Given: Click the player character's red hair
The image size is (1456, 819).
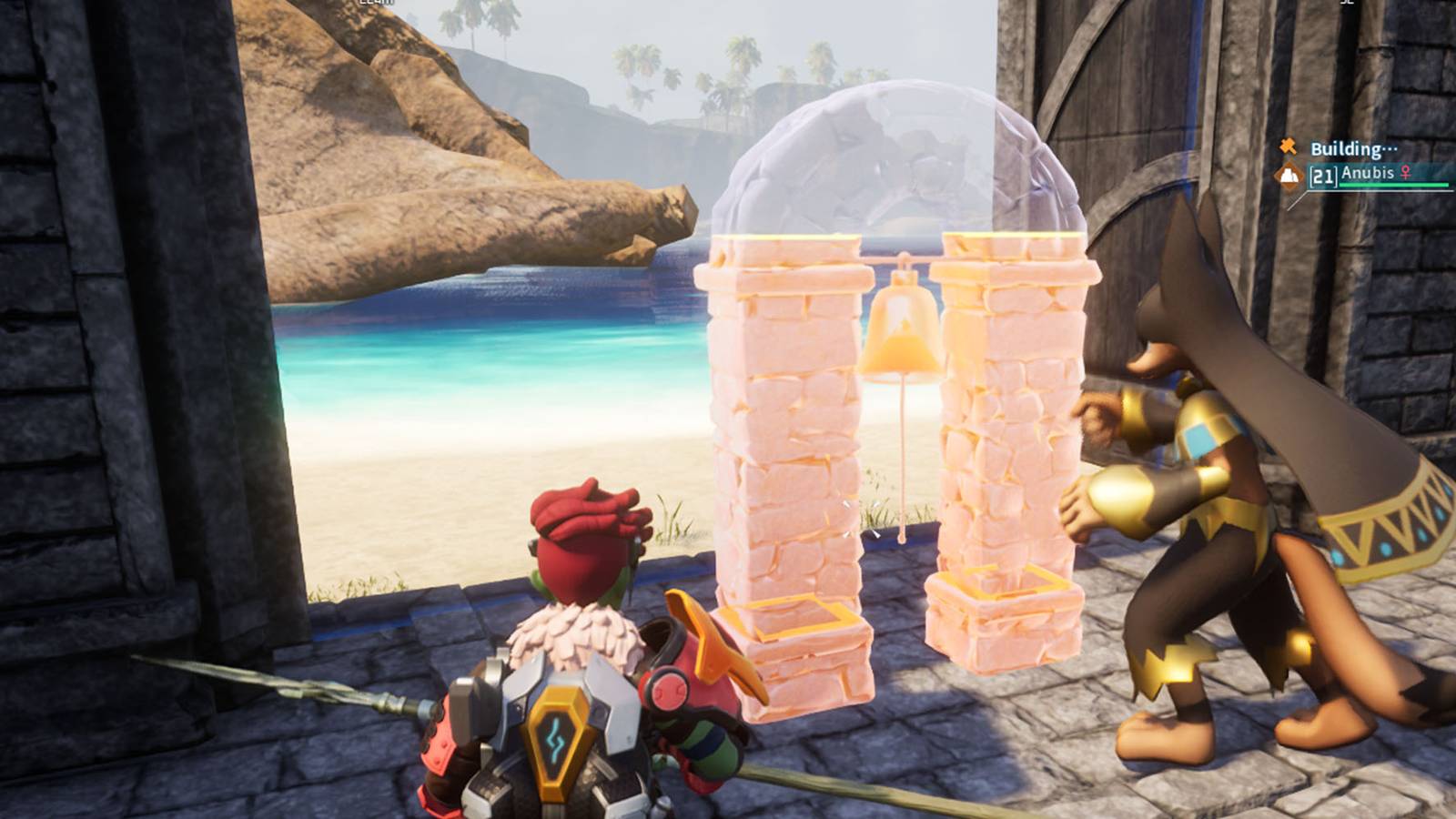Looking at the screenshot, I should [582, 528].
